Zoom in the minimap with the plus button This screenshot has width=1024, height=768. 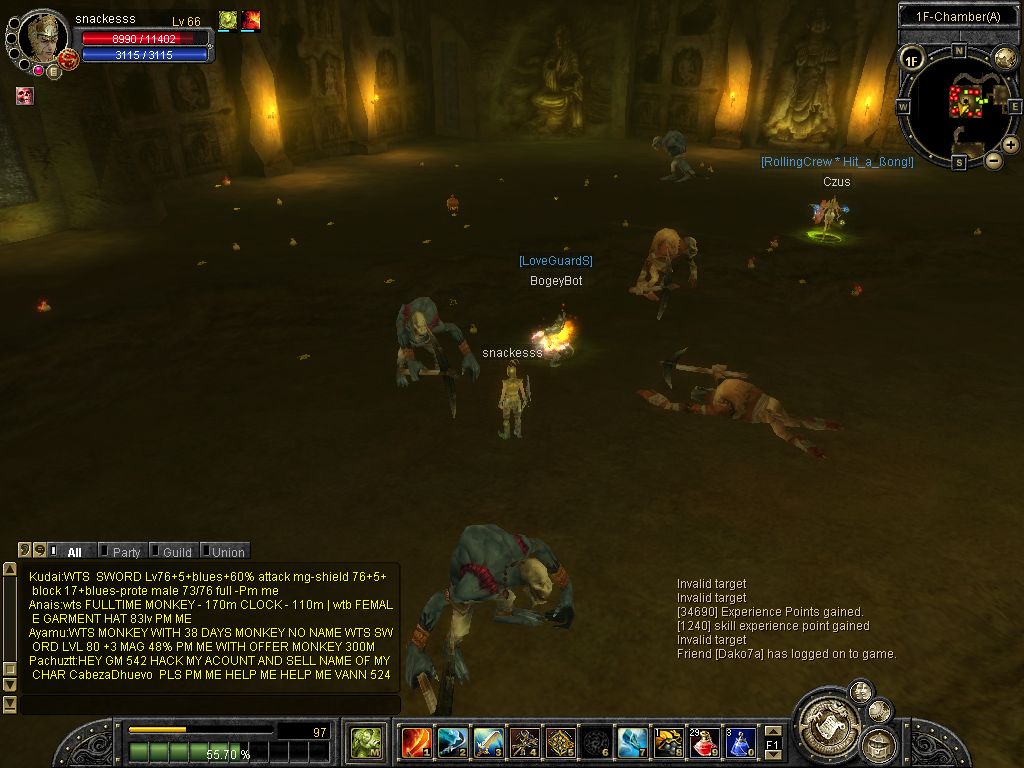pyautogui.click(x=1011, y=145)
